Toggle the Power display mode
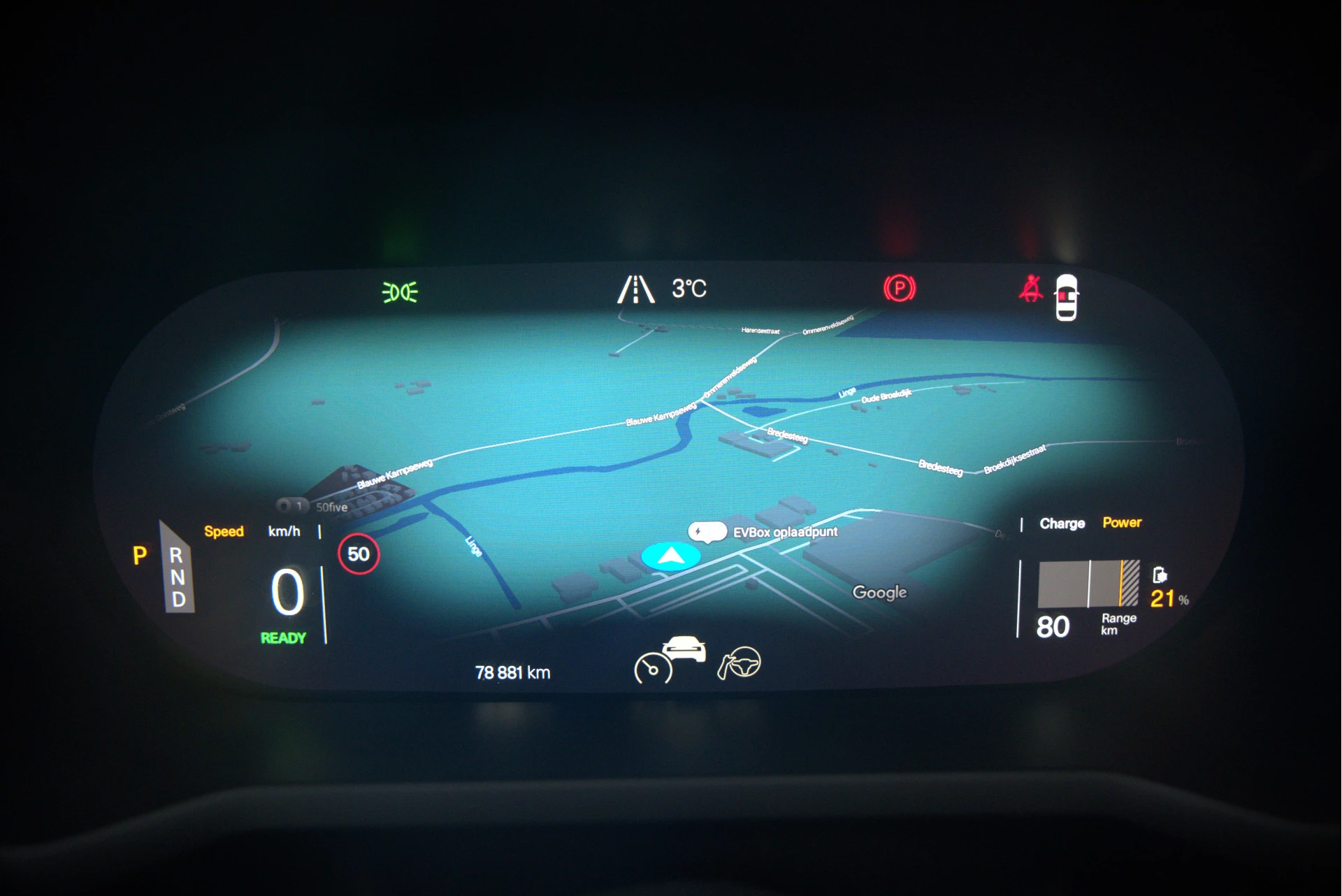Viewport: 1342px width, 896px height. coord(1122,521)
